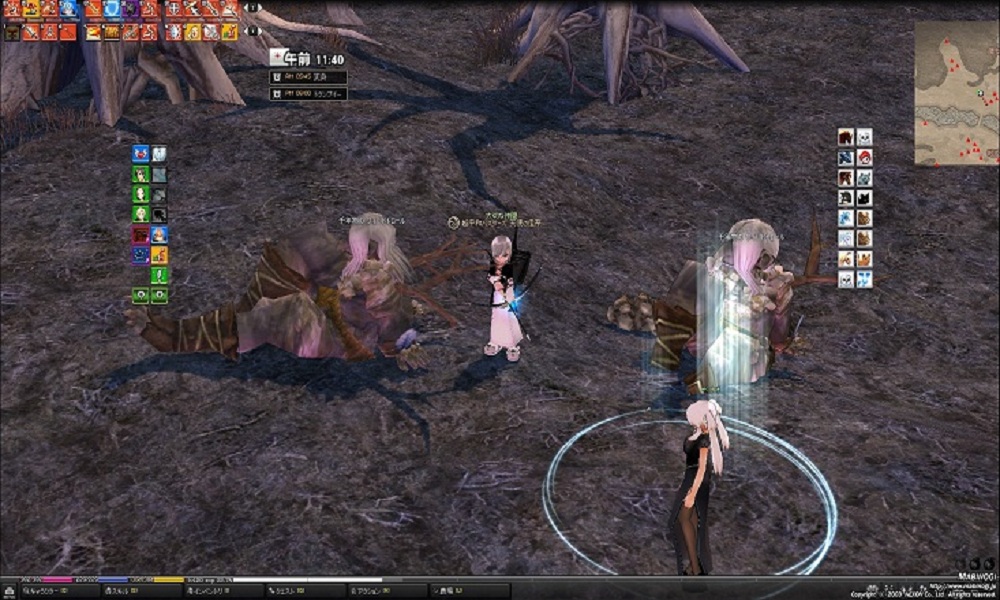The image size is (1000, 600).
Task: Click the lower hotbar page arrow button
Action: 252,31
